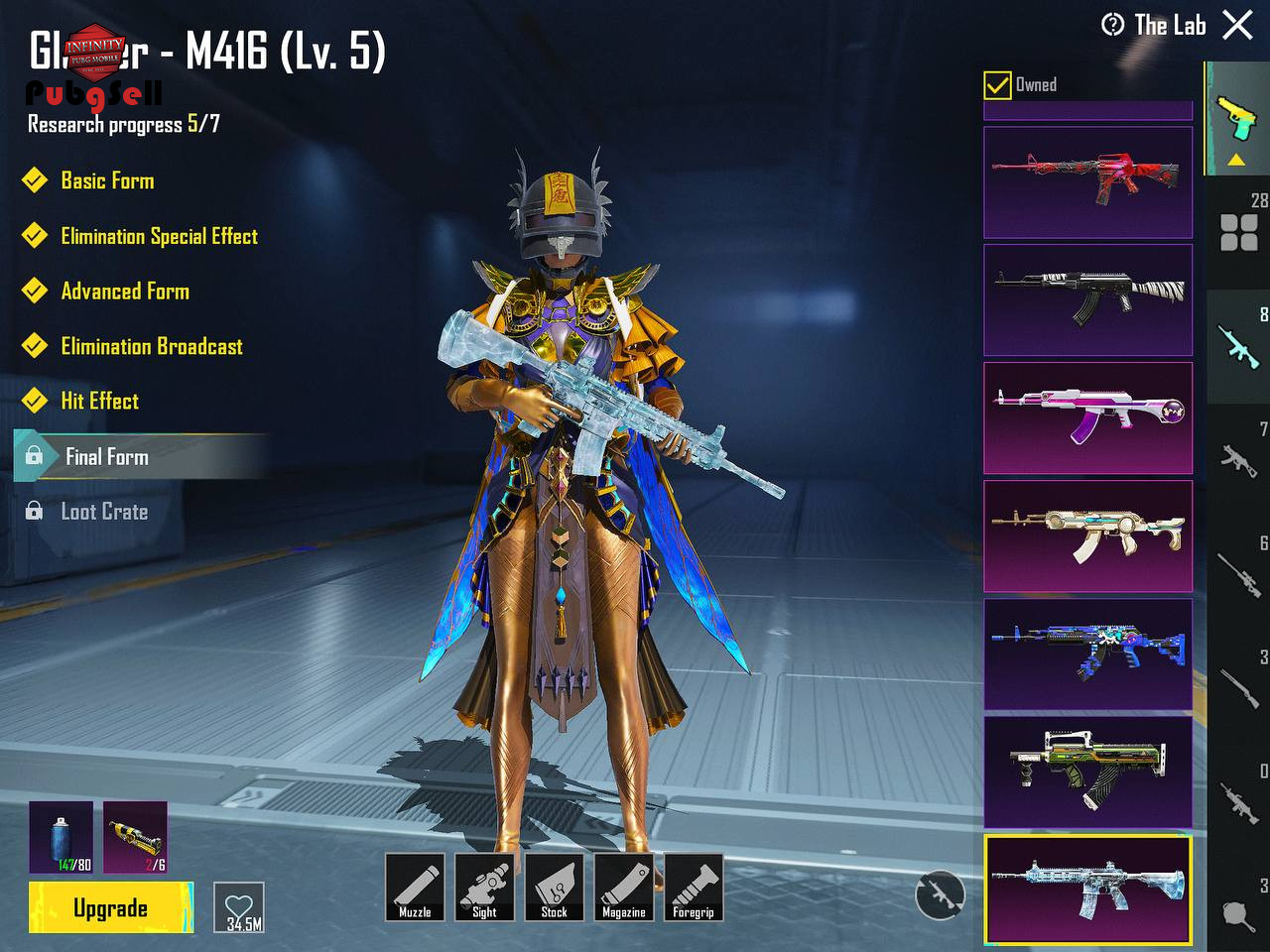Open the Sight attachment slot
This screenshot has height=952, width=1270.
484,887
